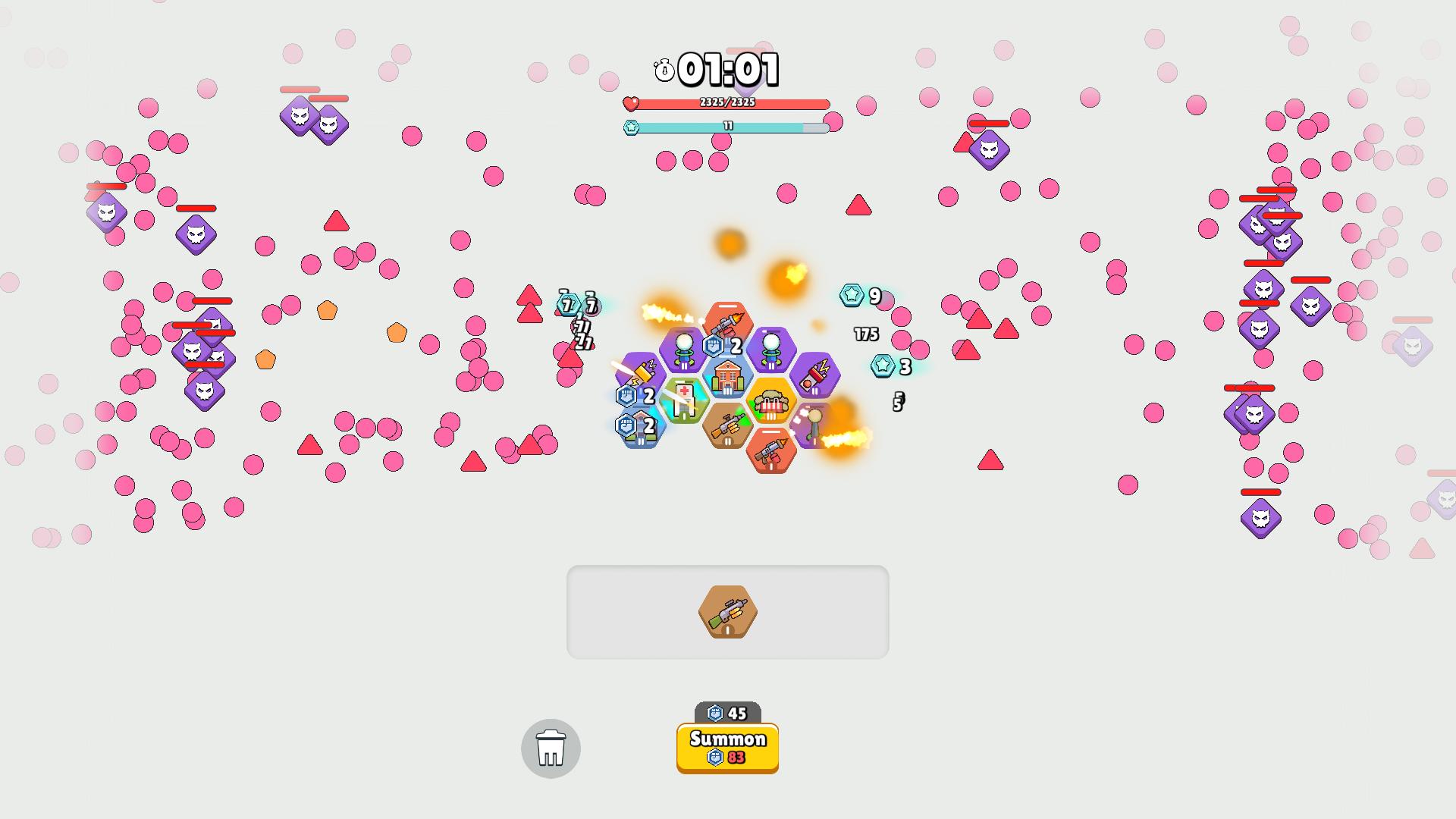Click the timer icon beside 01:01

coord(665,70)
